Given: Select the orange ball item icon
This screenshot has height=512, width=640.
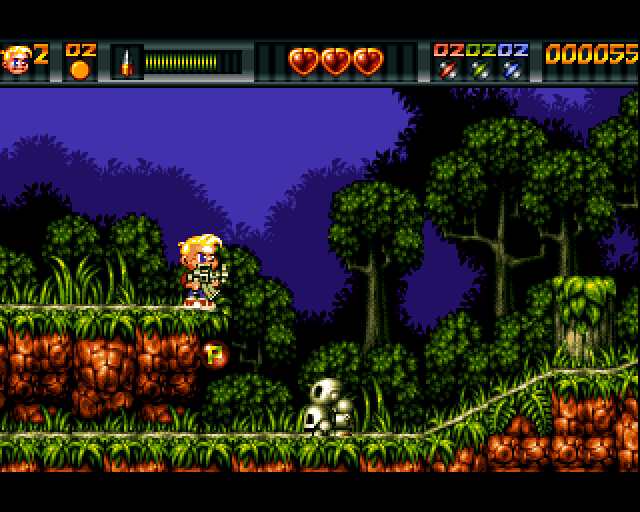Looking at the screenshot, I should point(80,70).
